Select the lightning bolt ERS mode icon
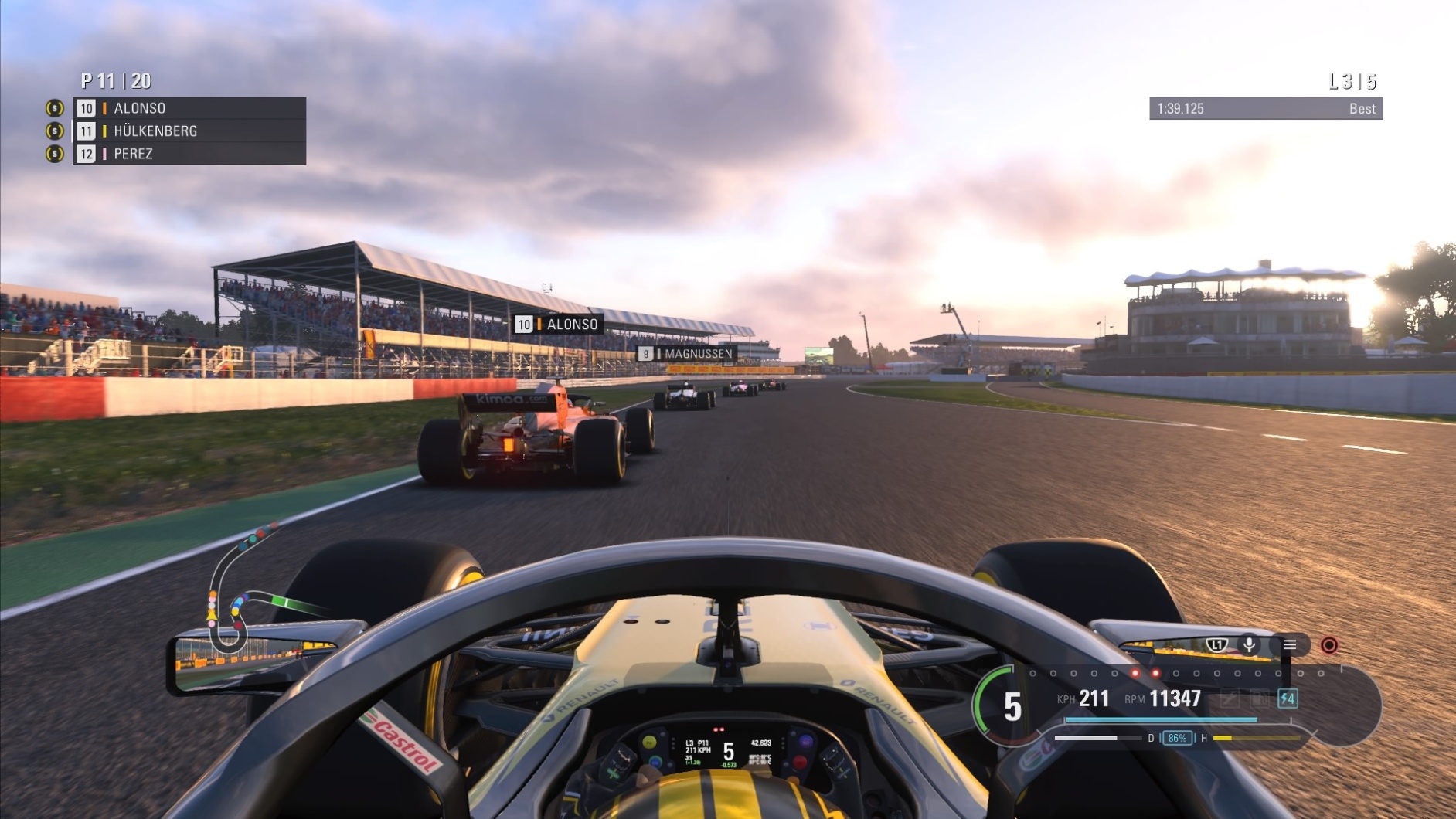 tap(1288, 699)
